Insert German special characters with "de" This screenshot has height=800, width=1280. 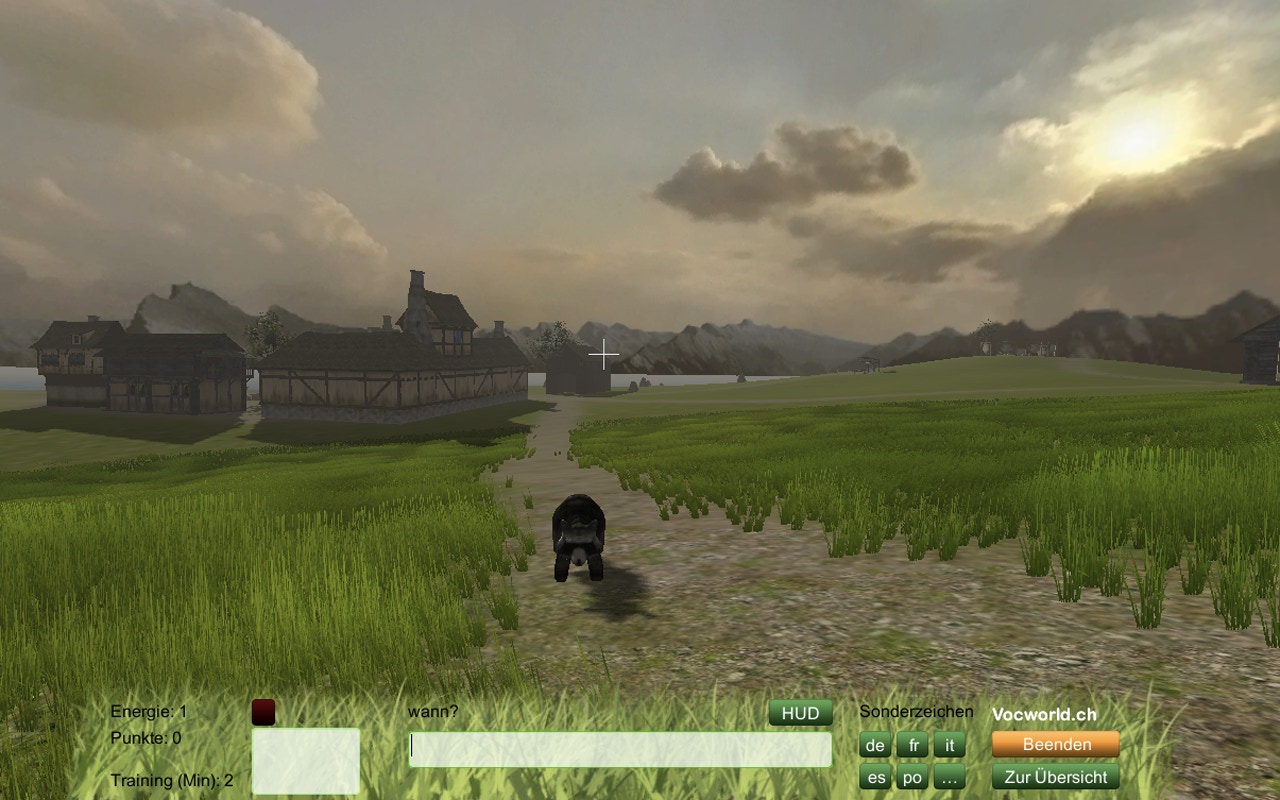[875, 745]
